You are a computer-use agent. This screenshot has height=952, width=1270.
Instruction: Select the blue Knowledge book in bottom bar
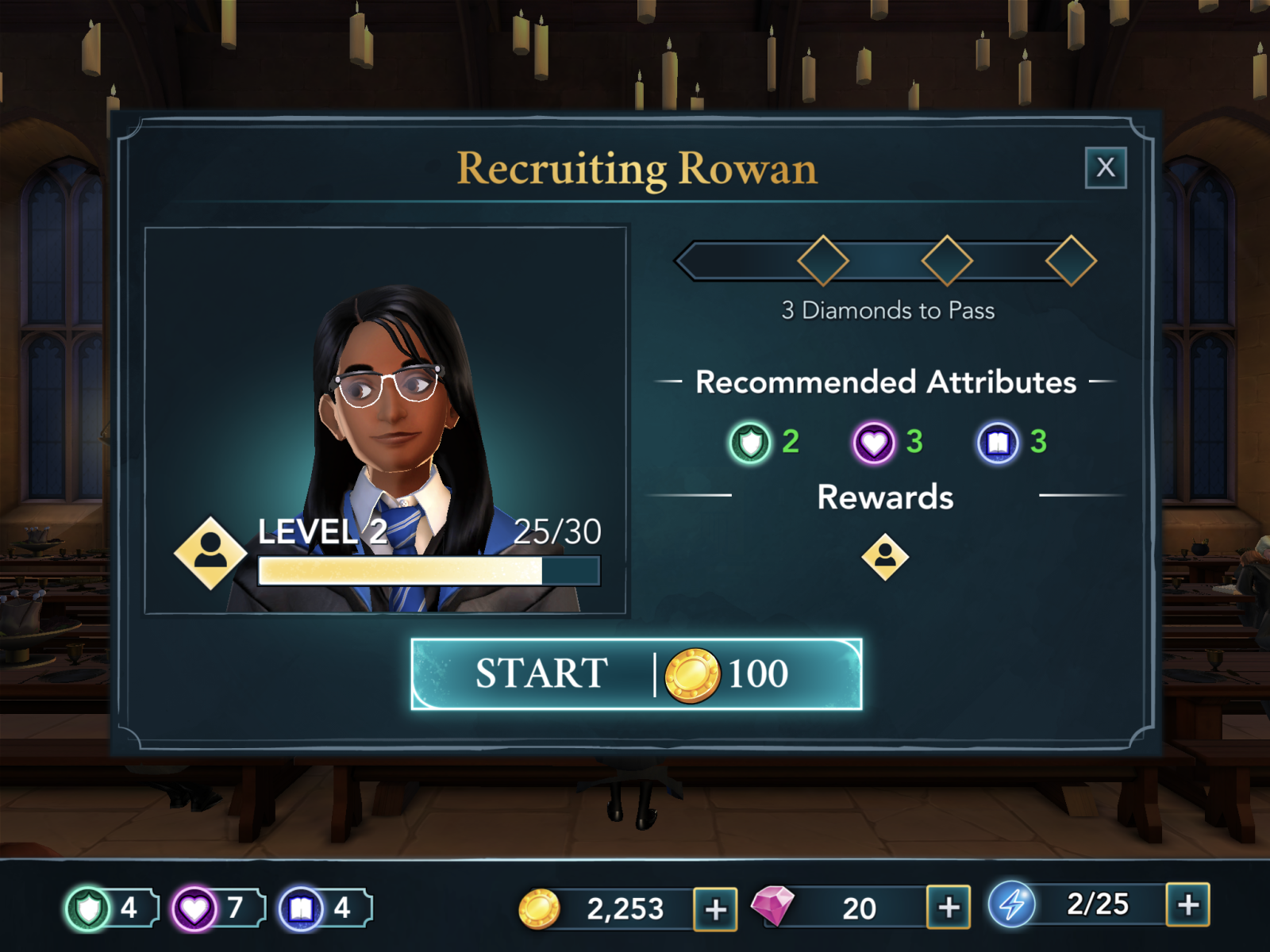301,908
